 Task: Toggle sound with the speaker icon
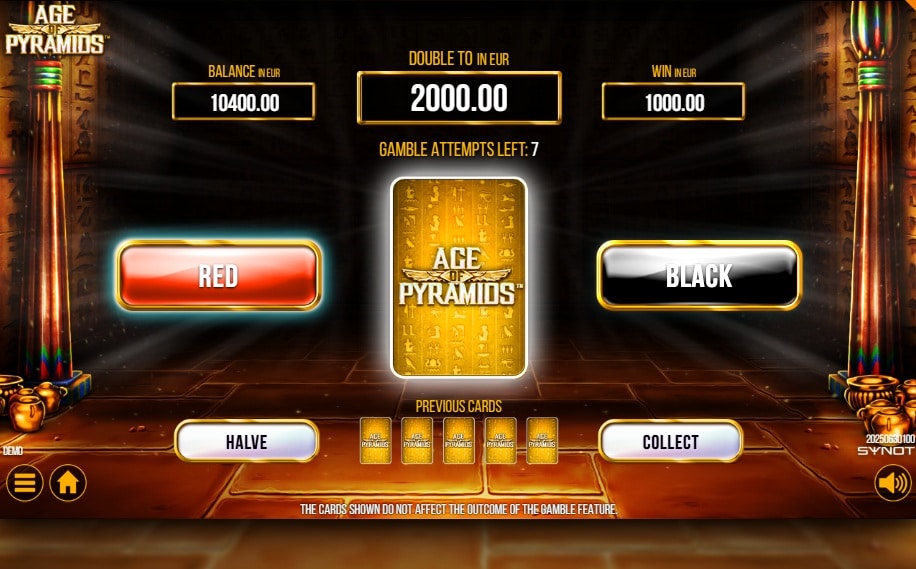click(892, 483)
